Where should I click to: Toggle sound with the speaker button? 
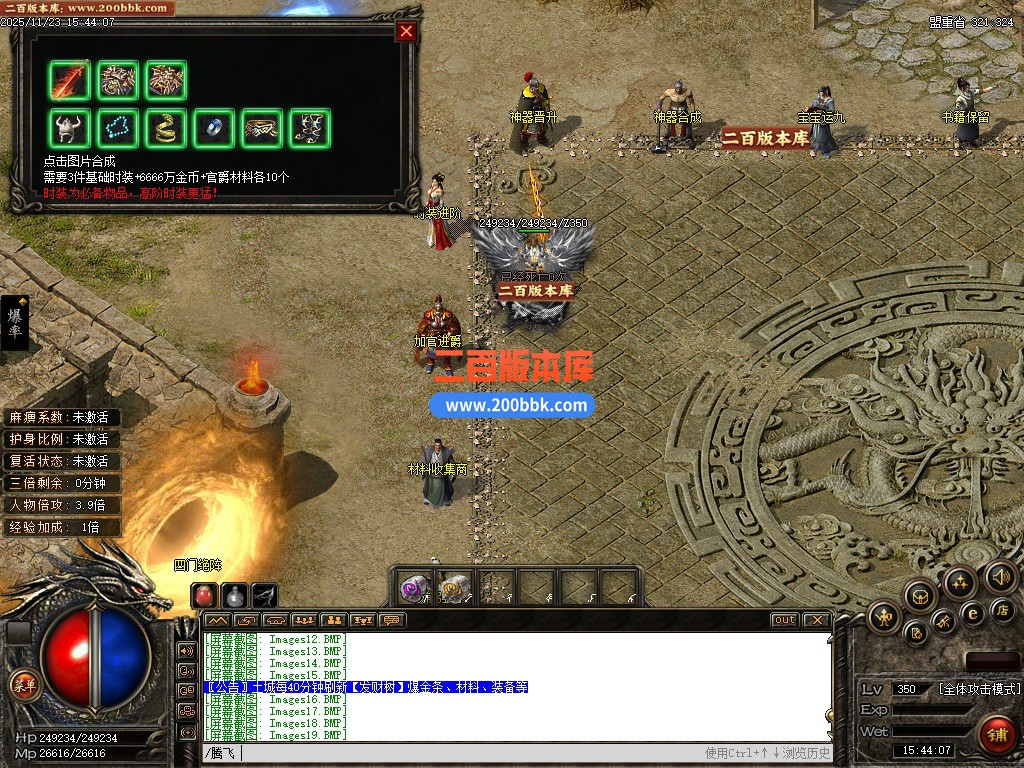pos(1000,576)
